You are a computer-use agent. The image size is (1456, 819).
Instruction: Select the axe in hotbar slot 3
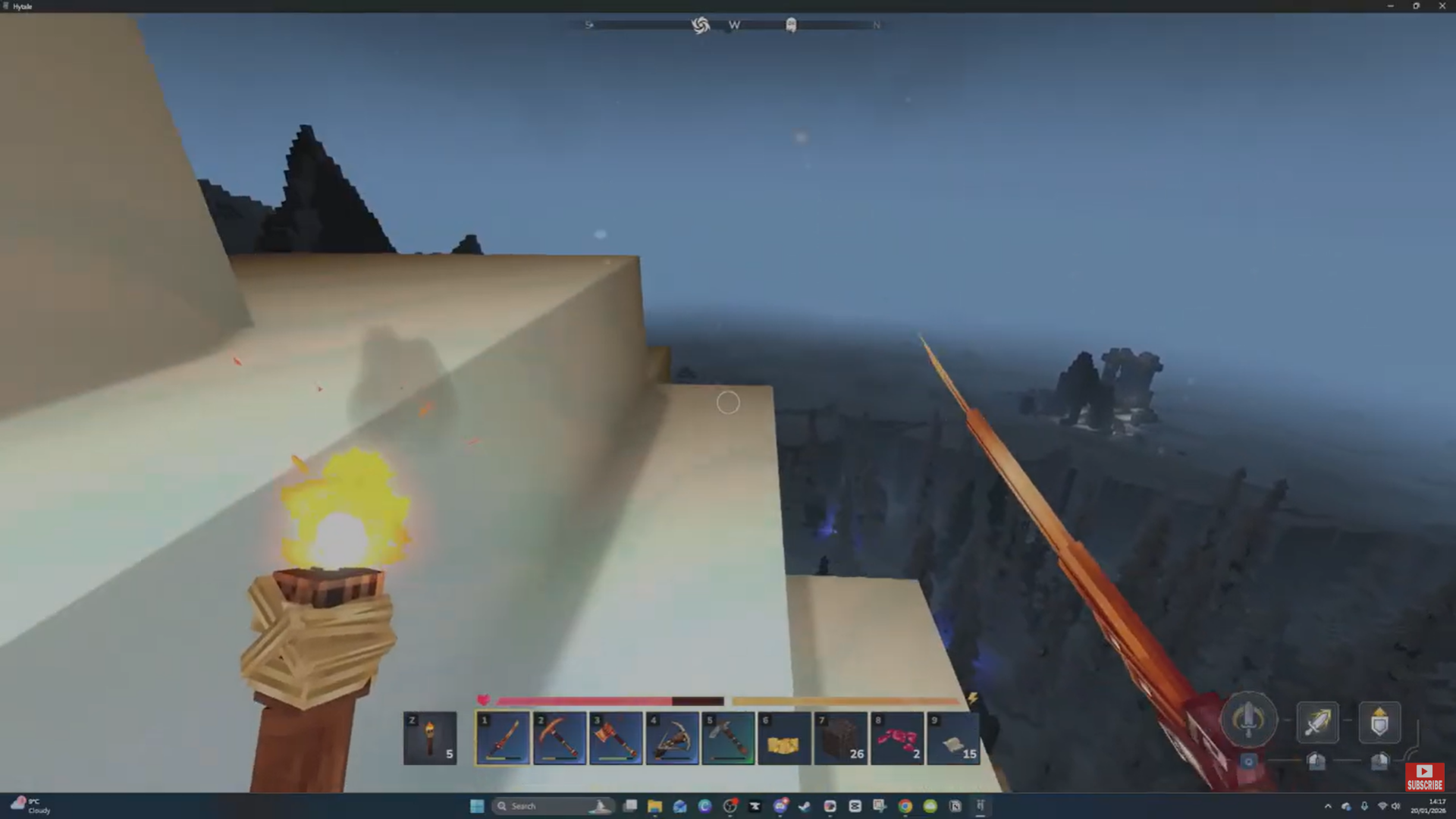pyautogui.click(x=616, y=738)
